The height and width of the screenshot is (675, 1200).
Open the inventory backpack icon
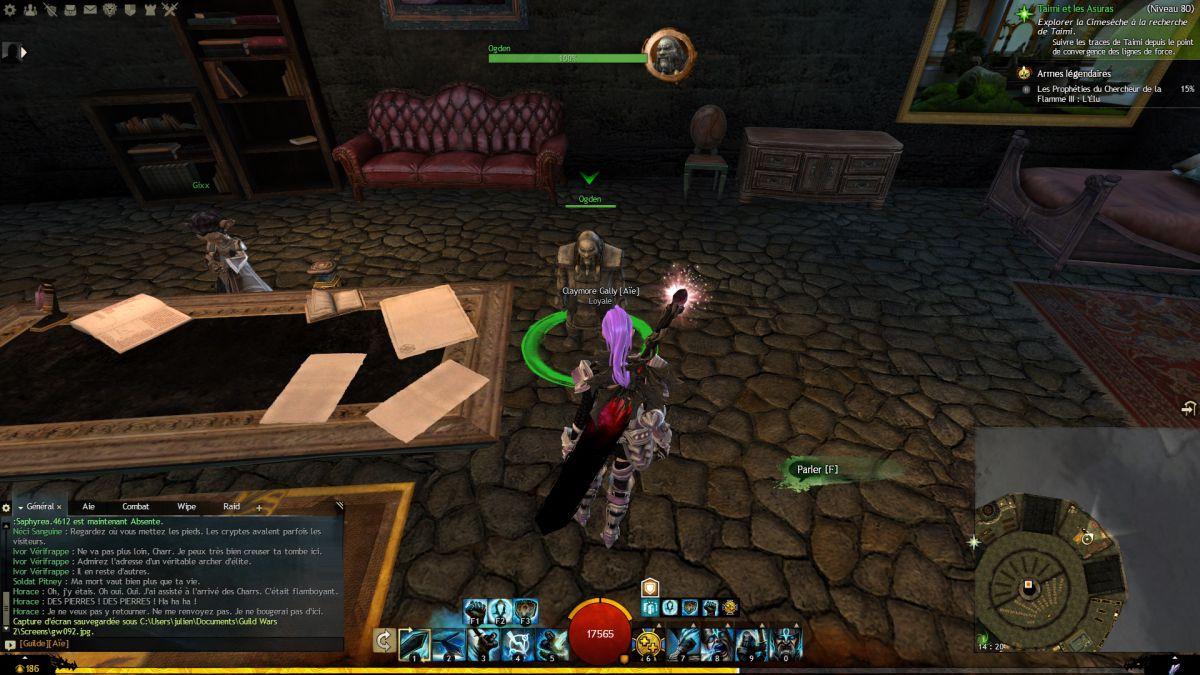coord(69,10)
